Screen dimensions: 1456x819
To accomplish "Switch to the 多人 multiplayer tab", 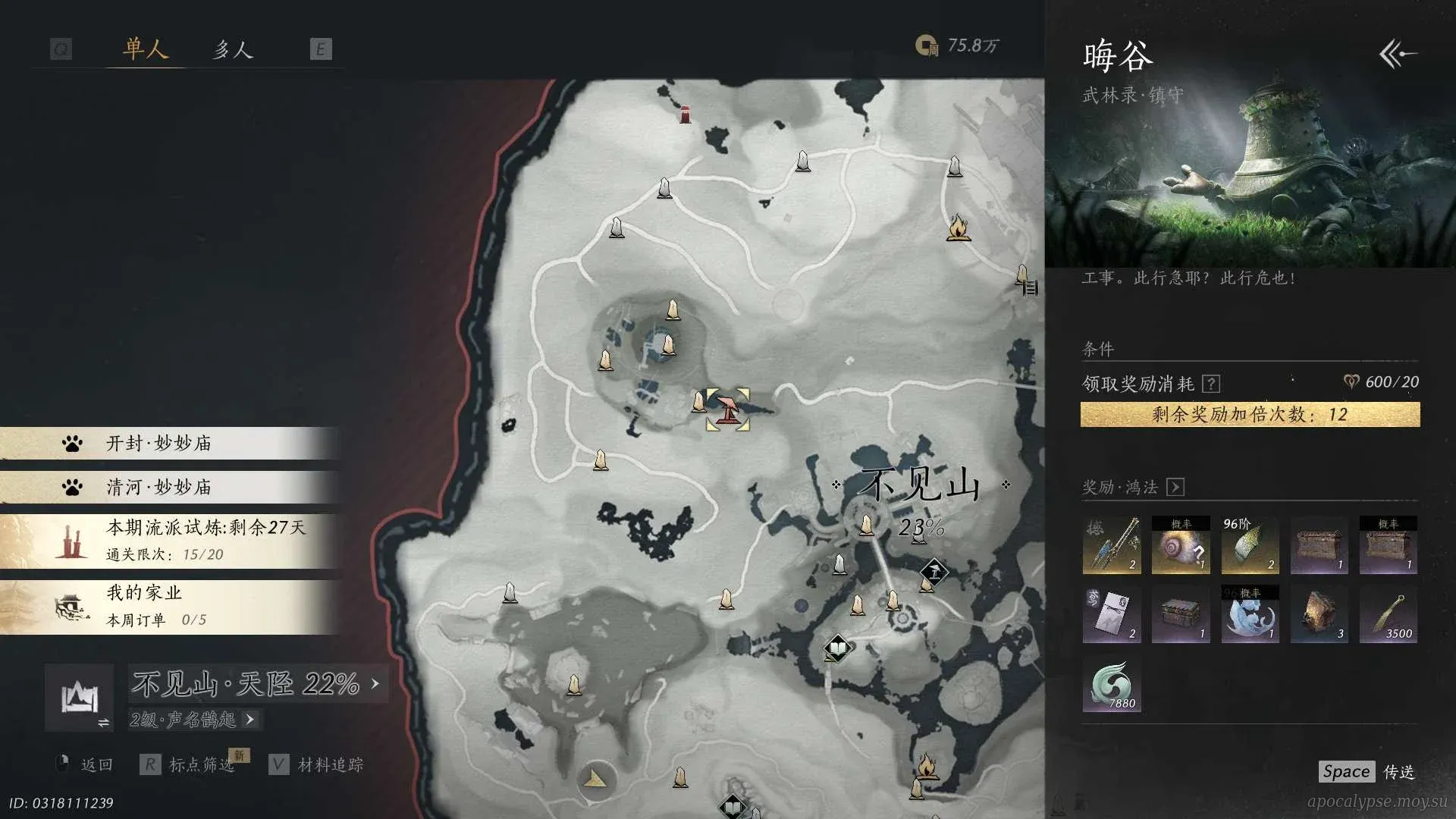I will tap(232, 50).
